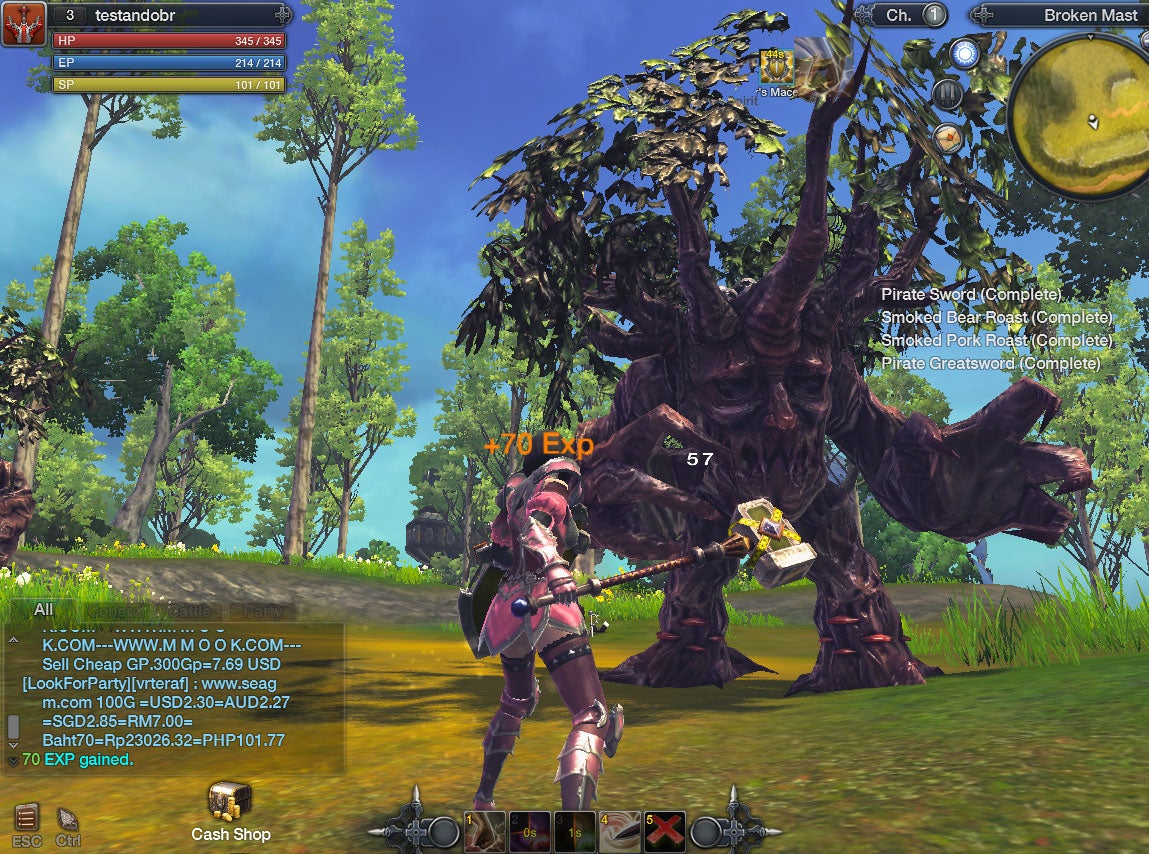Switch to the All chat tab
Image resolution: width=1149 pixels, height=854 pixels.
[x=43, y=610]
